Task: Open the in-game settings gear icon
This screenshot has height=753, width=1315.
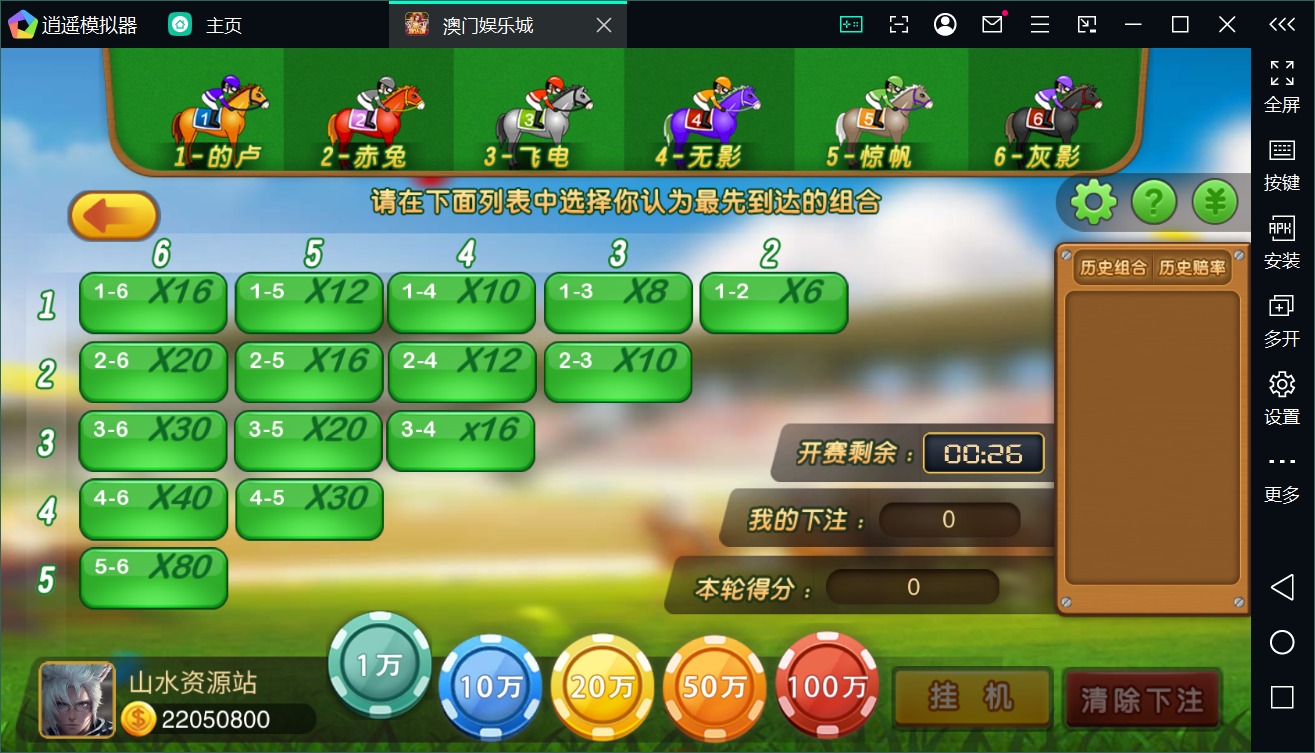Action: [x=1092, y=201]
